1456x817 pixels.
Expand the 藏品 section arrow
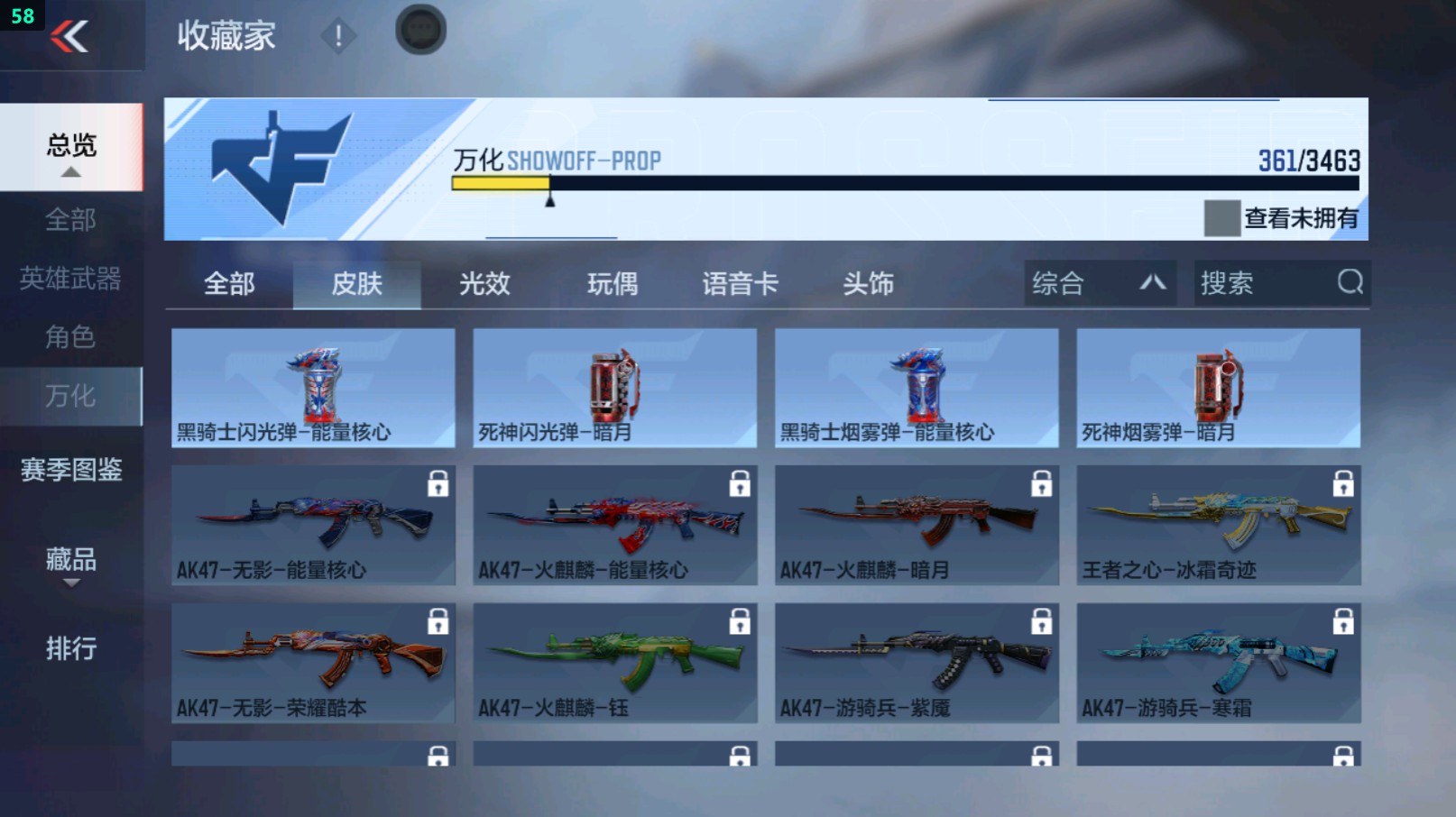(70, 583)
